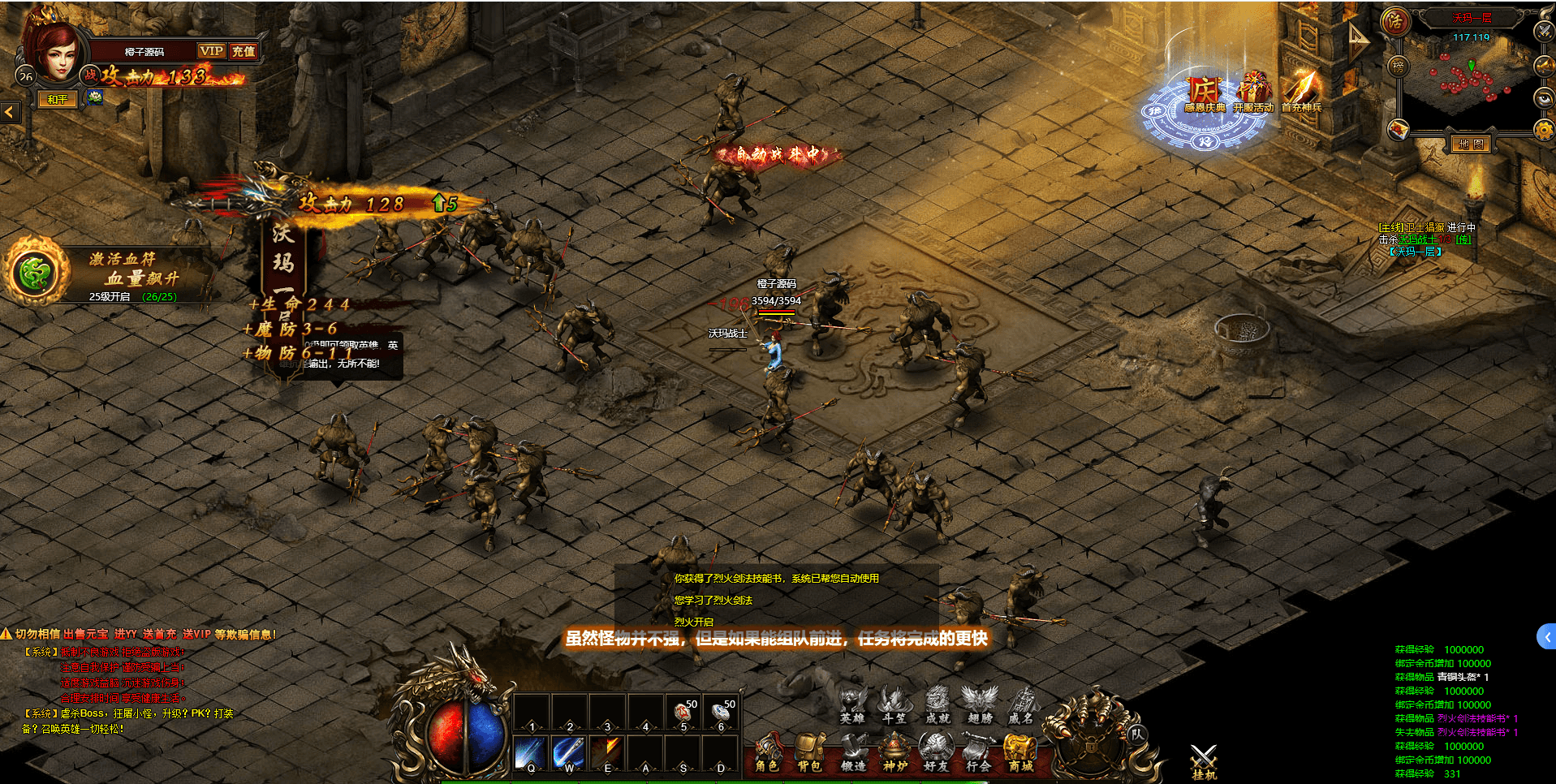Toggle the 和平 peace mode button
1556x784 pixels.
point(58,100)
